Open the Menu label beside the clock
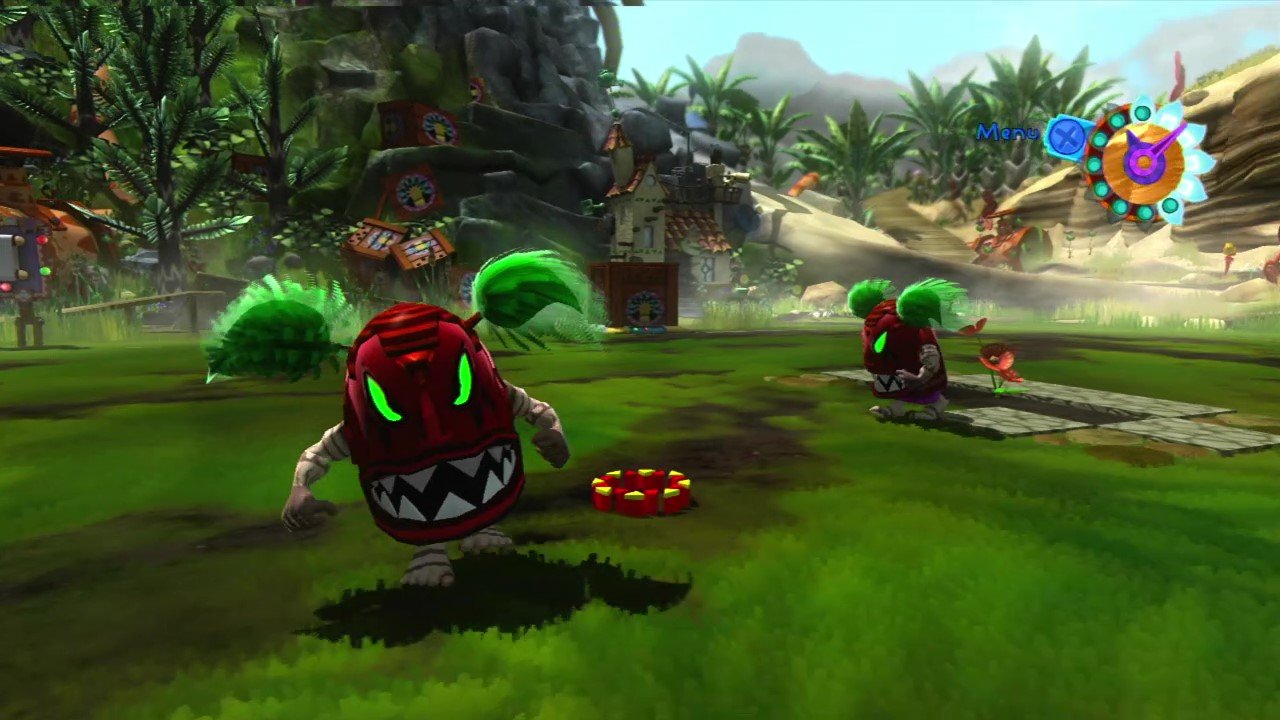The height and width of the screenshot is (720, 1280). [1007, 132]
